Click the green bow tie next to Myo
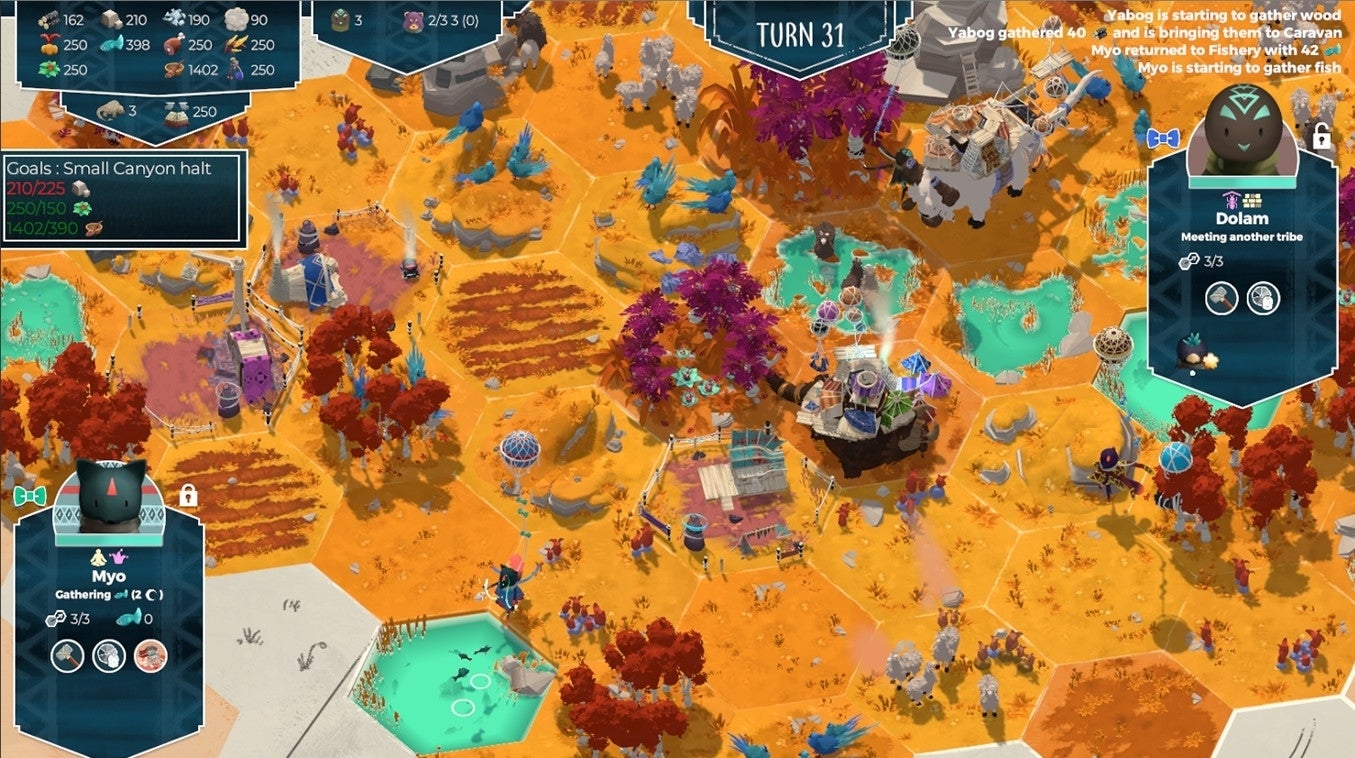Image resolution: width=1355 pixels, height=758 pixels. pyautogui.click(x=31, y=495)
